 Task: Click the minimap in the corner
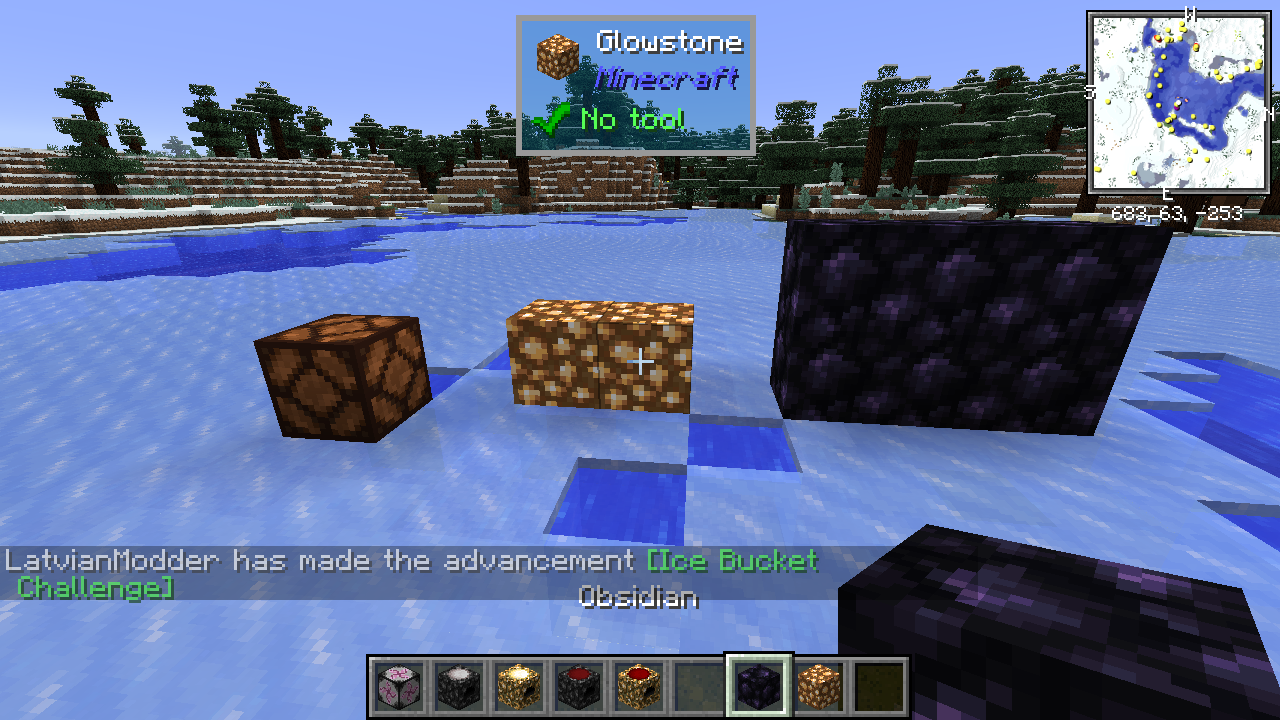point(1177,103)
